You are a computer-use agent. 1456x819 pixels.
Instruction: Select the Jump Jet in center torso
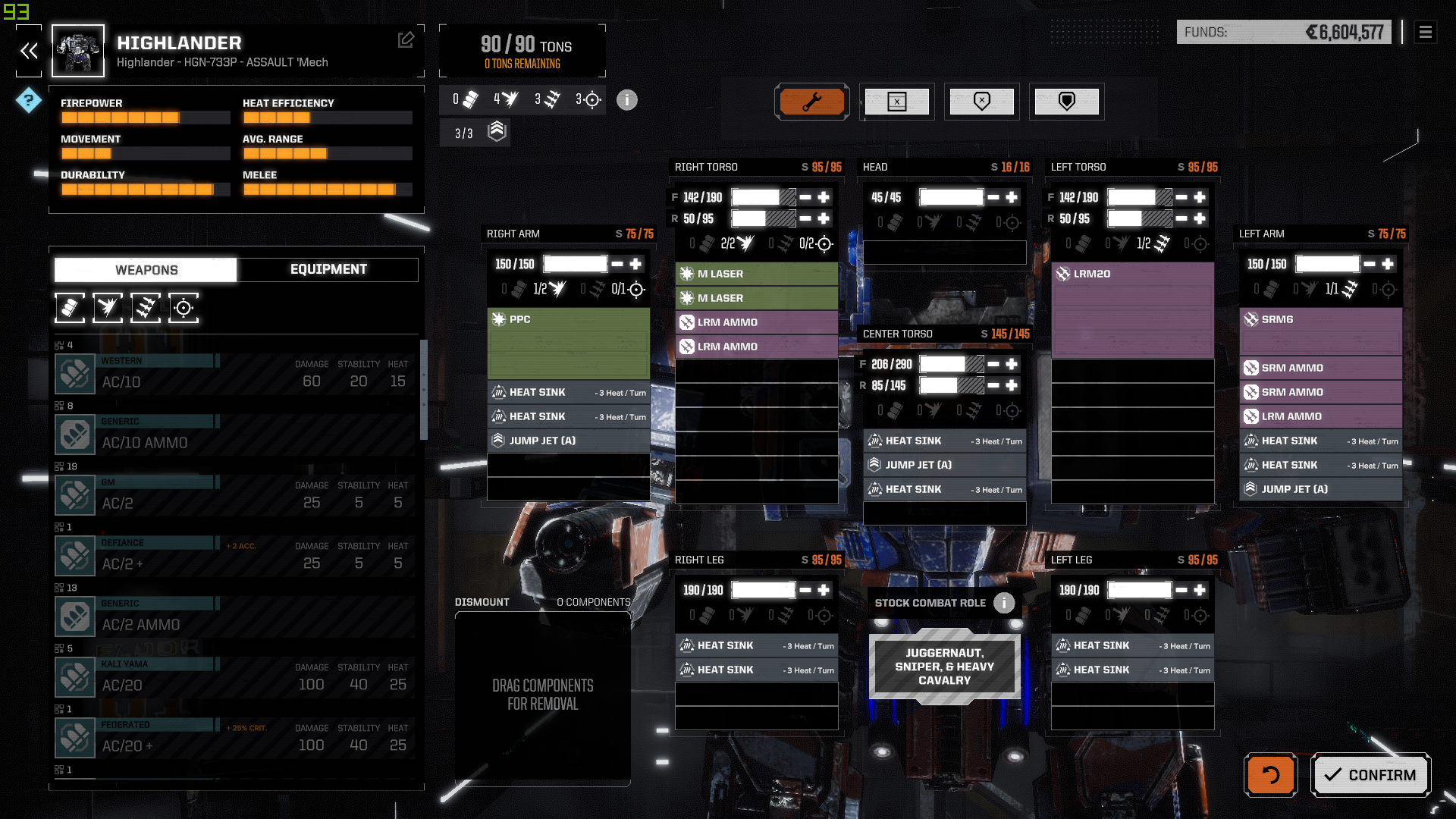944,465
